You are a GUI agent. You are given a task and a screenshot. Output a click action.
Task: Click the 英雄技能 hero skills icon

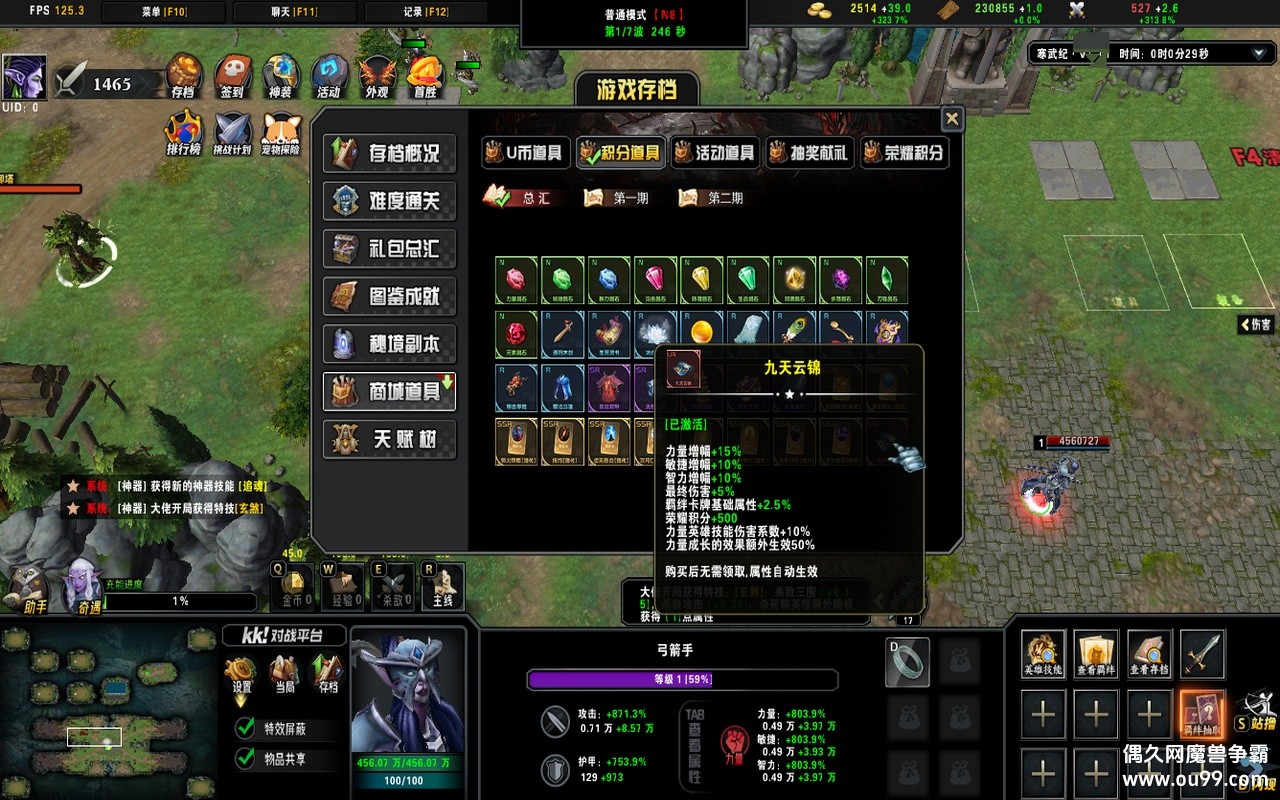click(1043, 662)
